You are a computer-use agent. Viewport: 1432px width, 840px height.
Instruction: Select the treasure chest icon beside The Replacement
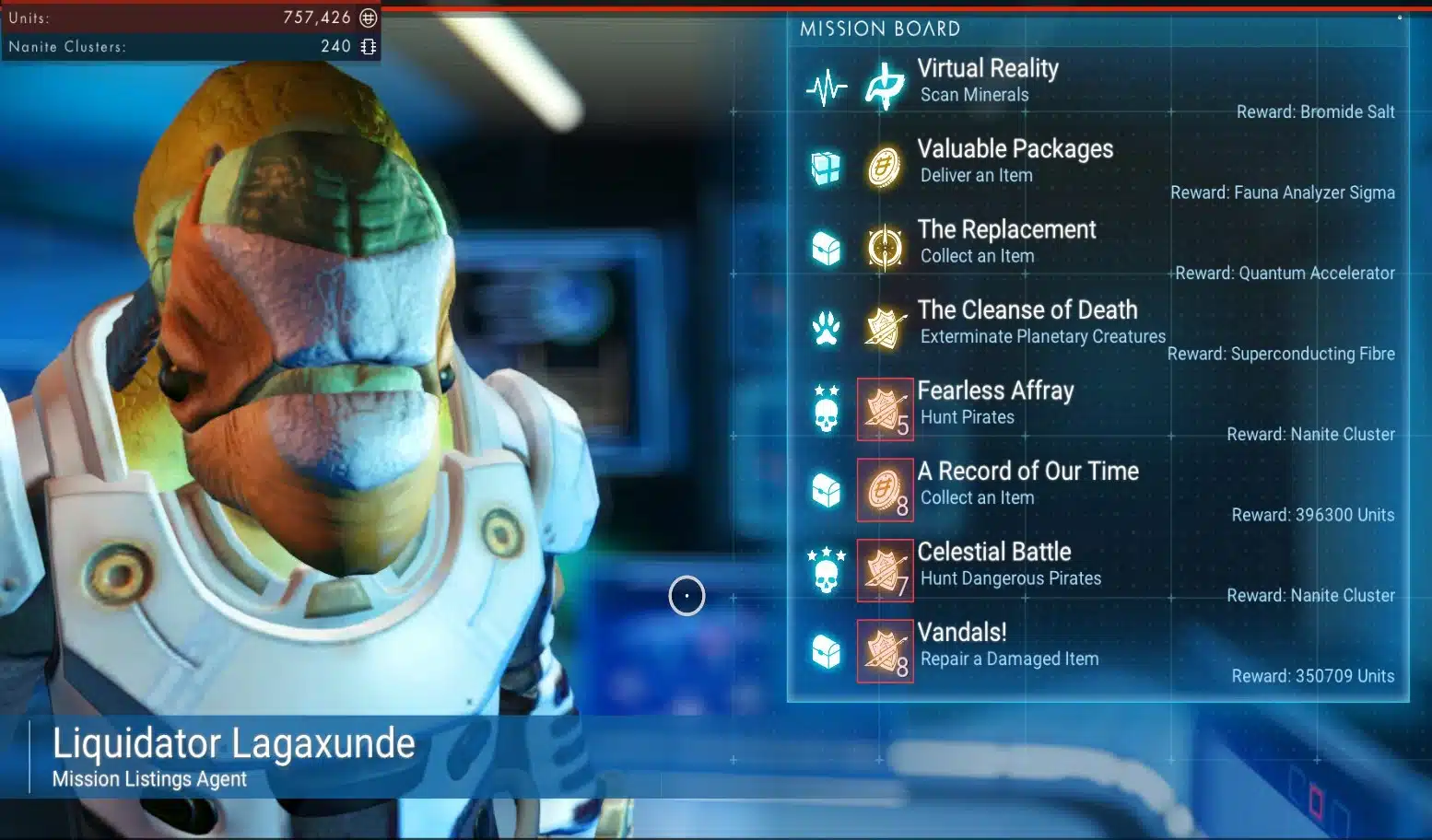[826, 246]
